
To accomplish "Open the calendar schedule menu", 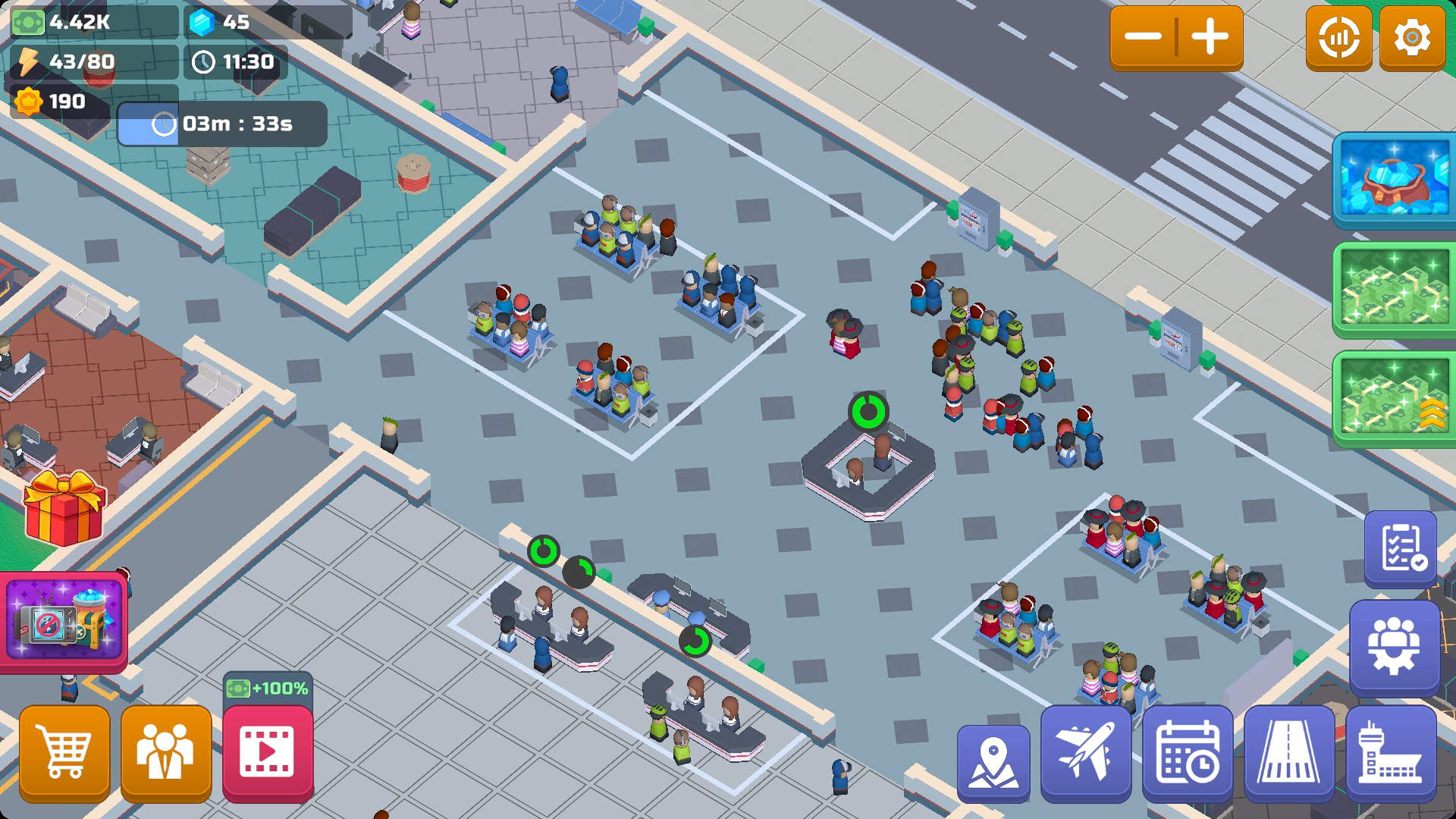I will click(1188, 753).
